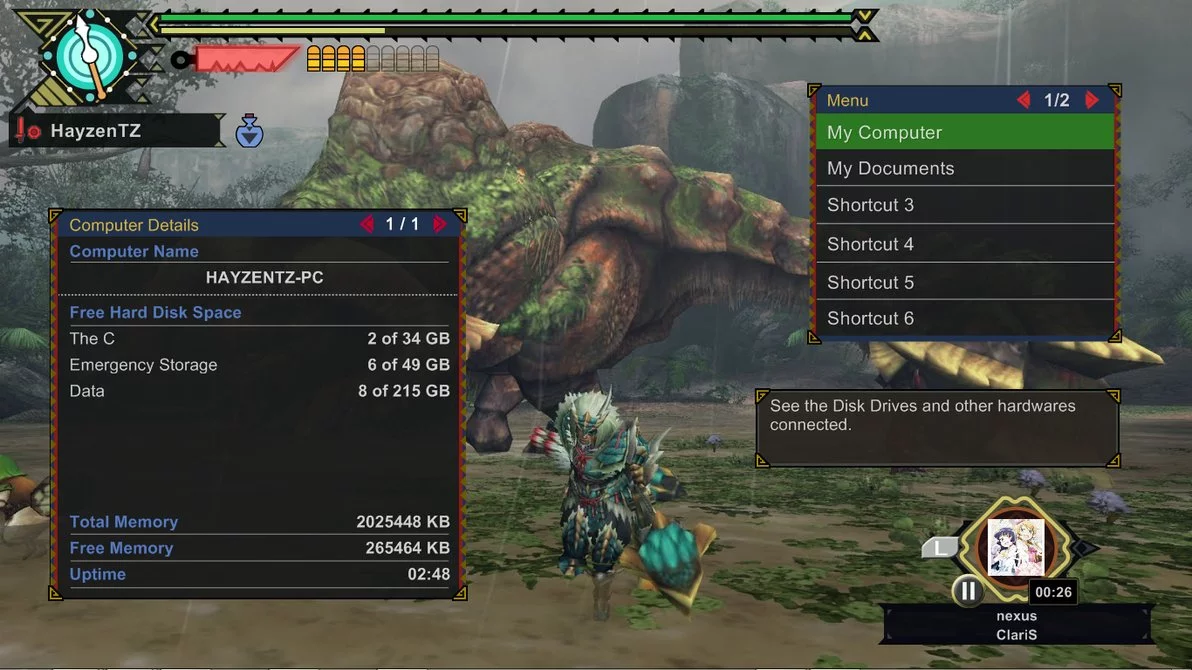The image size is (1192, 670).
Task: Open the Shortcut 6 entry
Action: (x=964, y=318)
